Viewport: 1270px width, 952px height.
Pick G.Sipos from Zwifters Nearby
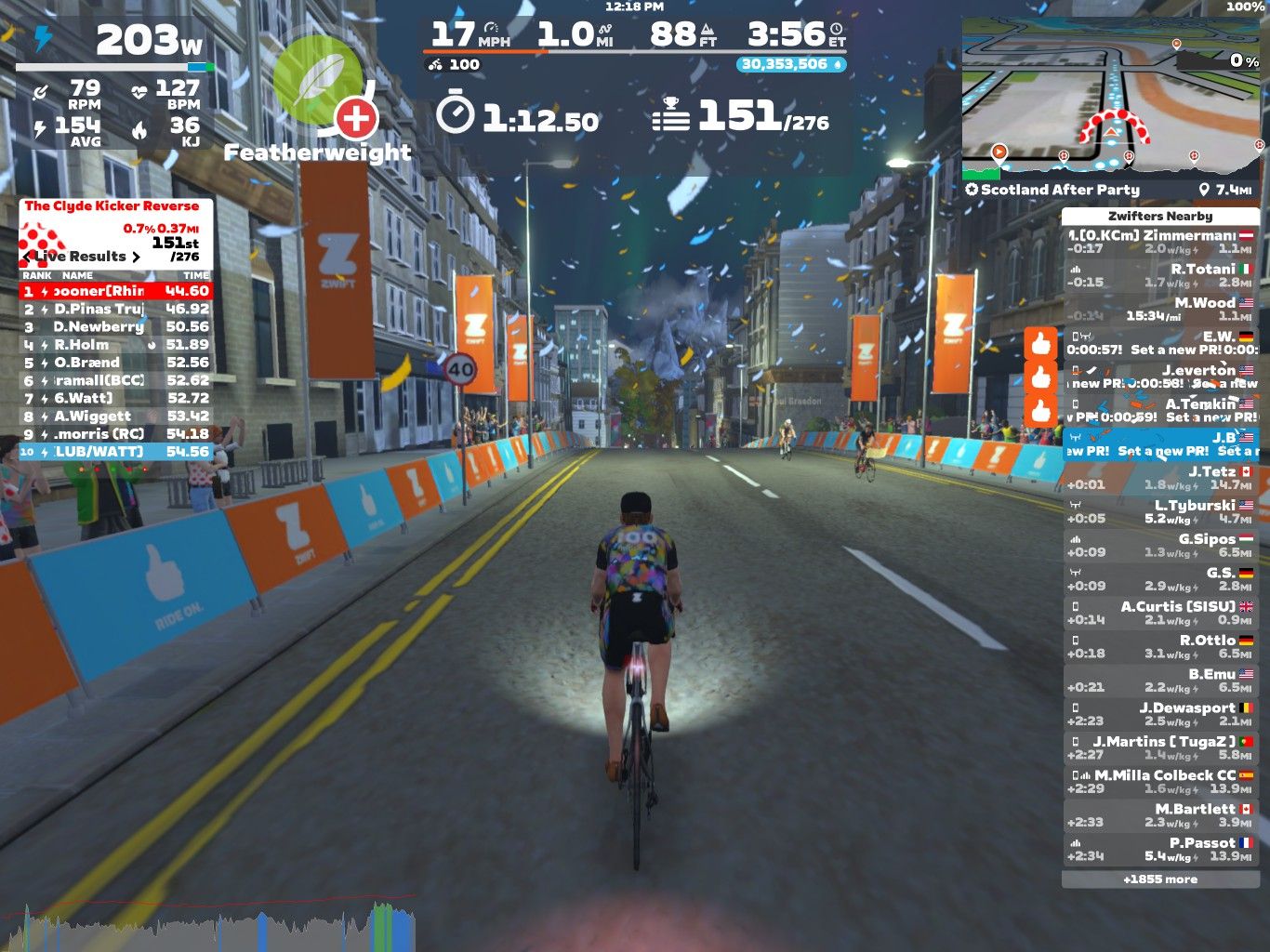(1160, 545)
